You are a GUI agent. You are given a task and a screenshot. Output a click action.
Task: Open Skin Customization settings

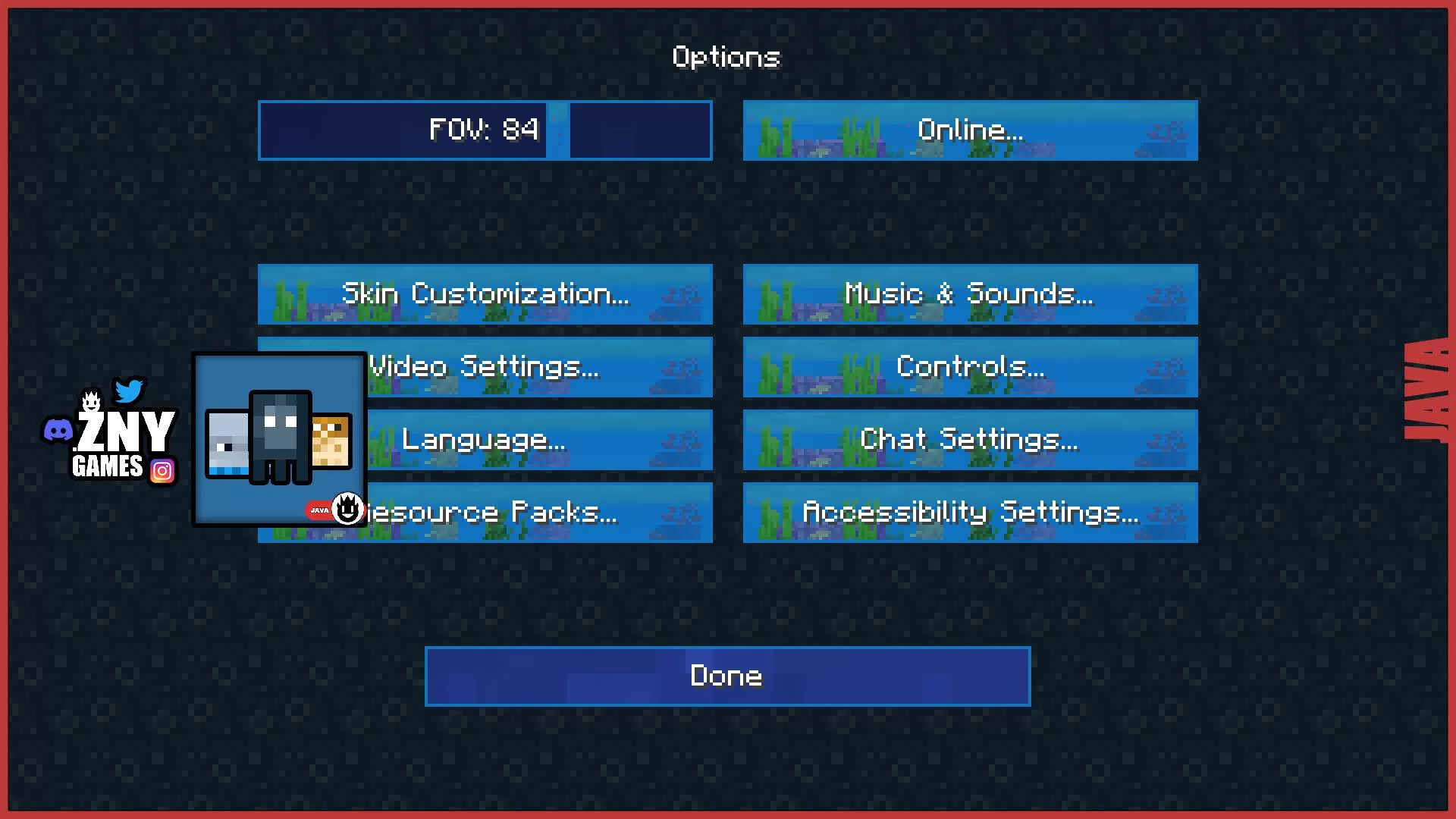tap(485, 294)
